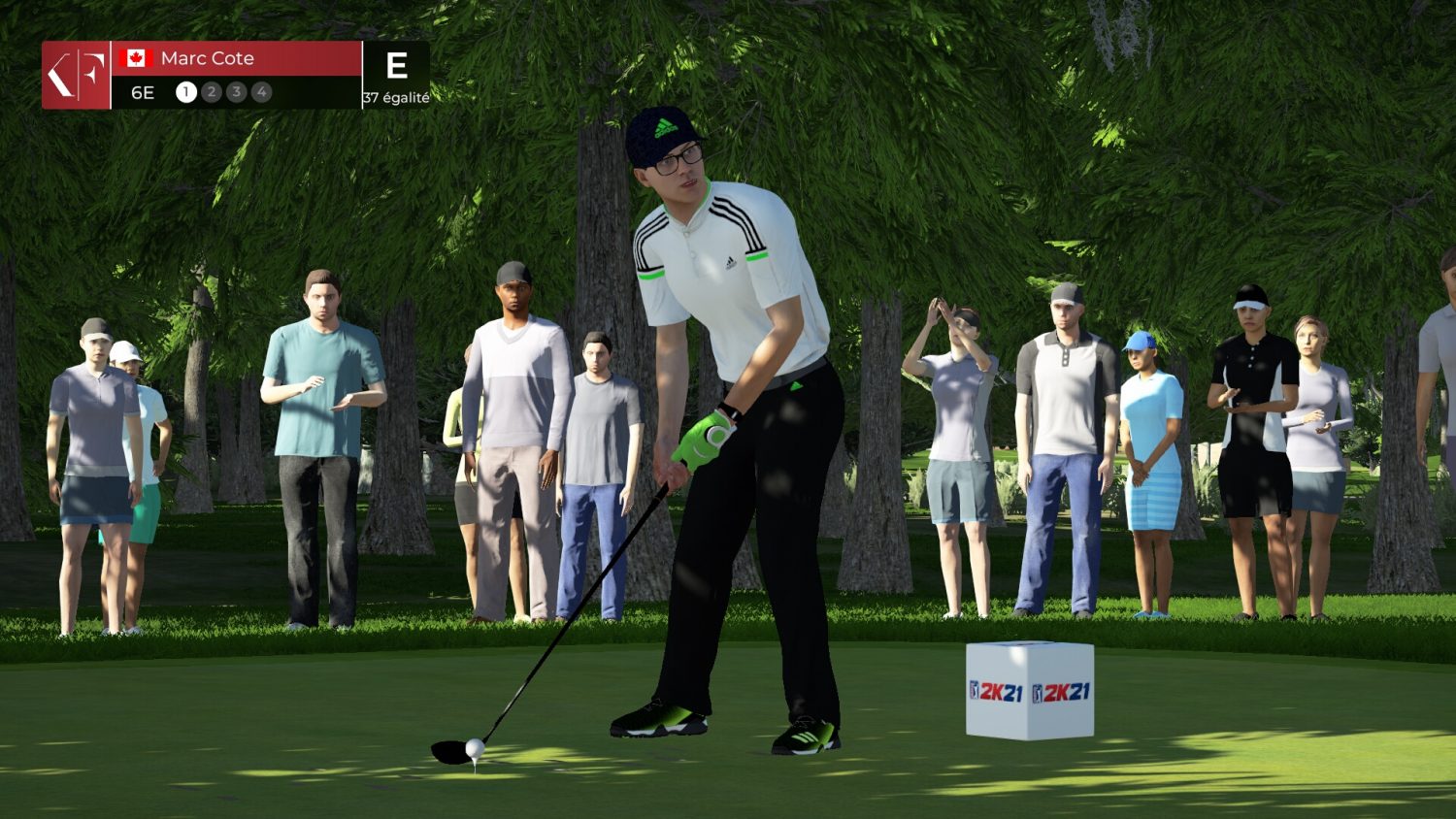Select the round 2 indicator circle

coord(212,92)
